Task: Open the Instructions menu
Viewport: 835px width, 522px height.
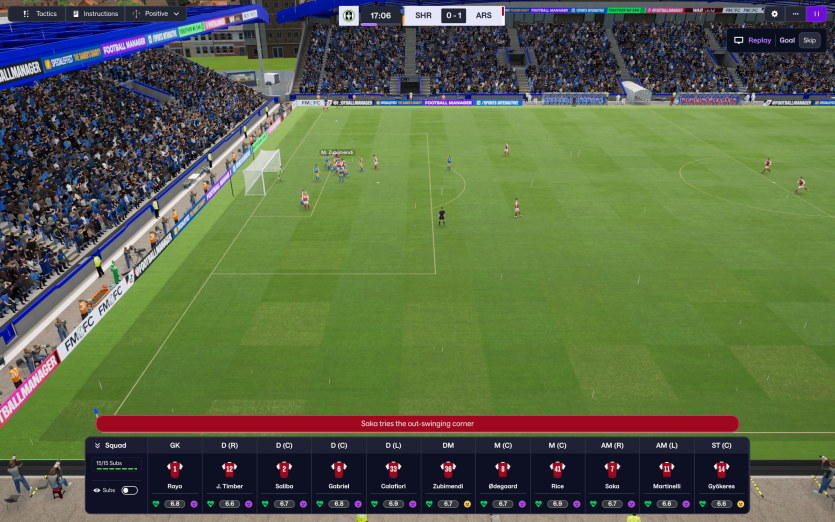Action: (x=95, y=14)
